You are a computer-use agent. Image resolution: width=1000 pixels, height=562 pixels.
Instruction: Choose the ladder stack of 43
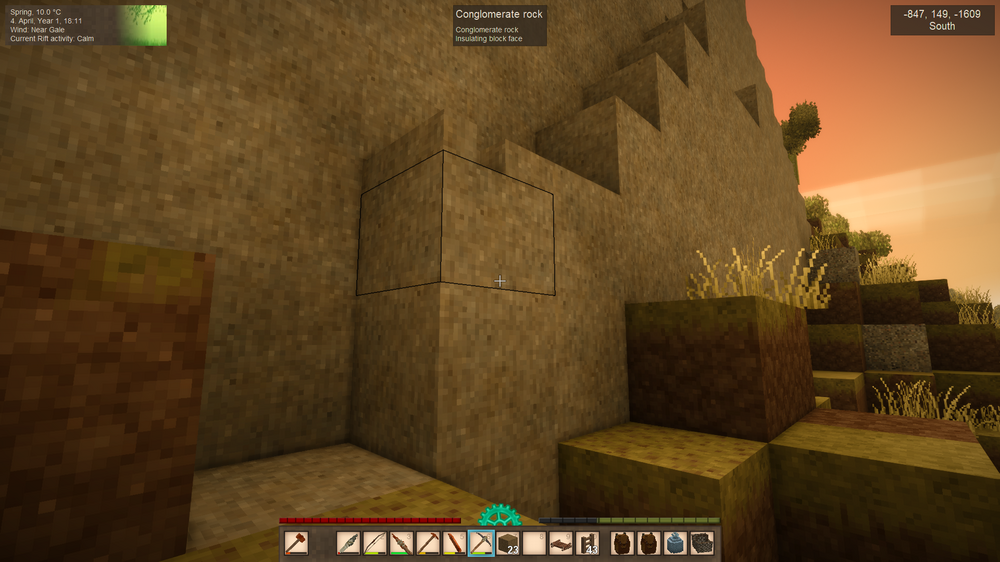pyautogui.click(x=588, y=543)
